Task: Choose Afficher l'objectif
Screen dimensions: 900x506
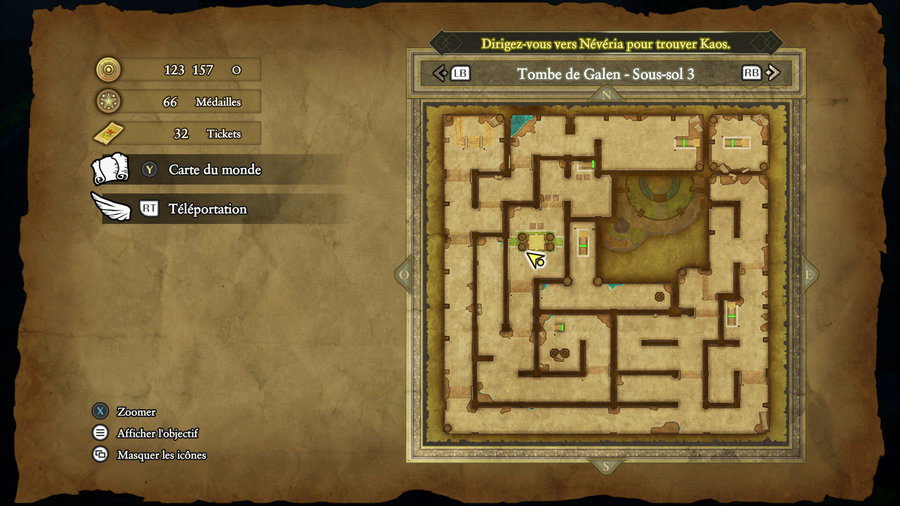Action: (x=157, y=433)
